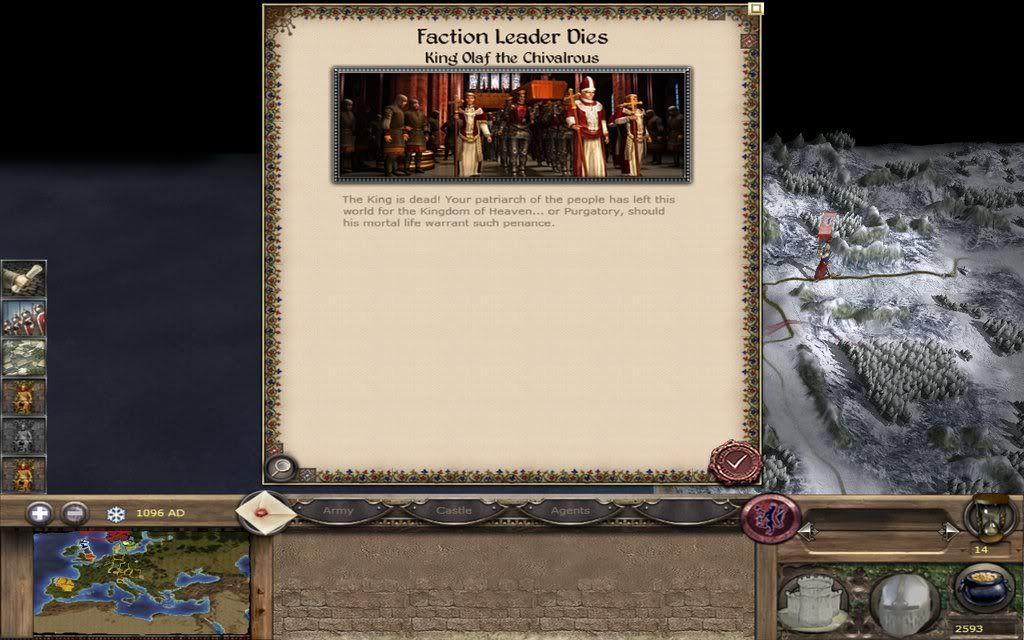Image resolution: width=1024 pixels, height=640 pixels.
Task: Open the letter with red wax seal
Action: coord(264,511)
